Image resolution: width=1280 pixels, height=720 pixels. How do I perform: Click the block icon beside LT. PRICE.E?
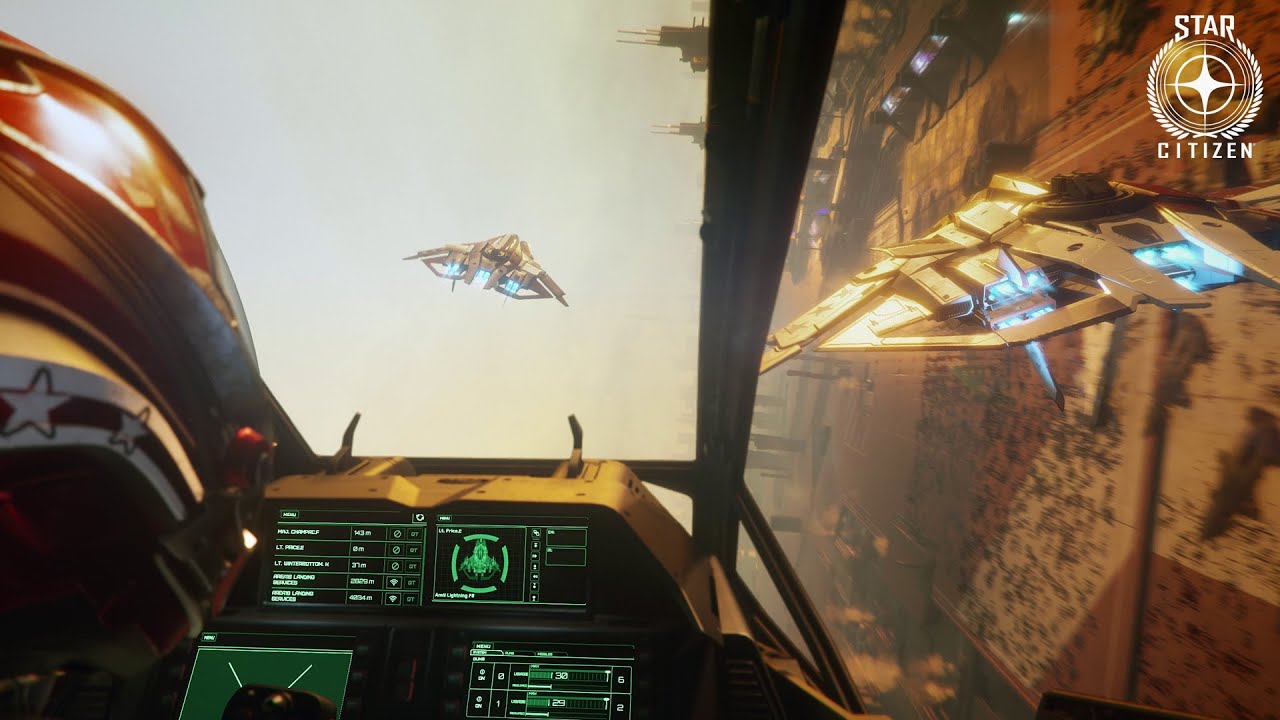tap(395, 549)
